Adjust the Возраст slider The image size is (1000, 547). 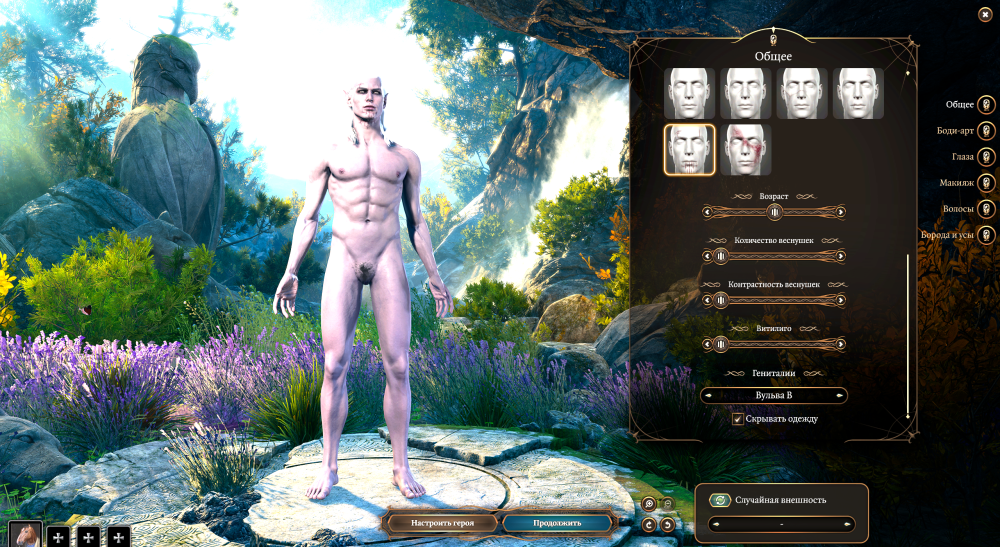click(774, 212)
